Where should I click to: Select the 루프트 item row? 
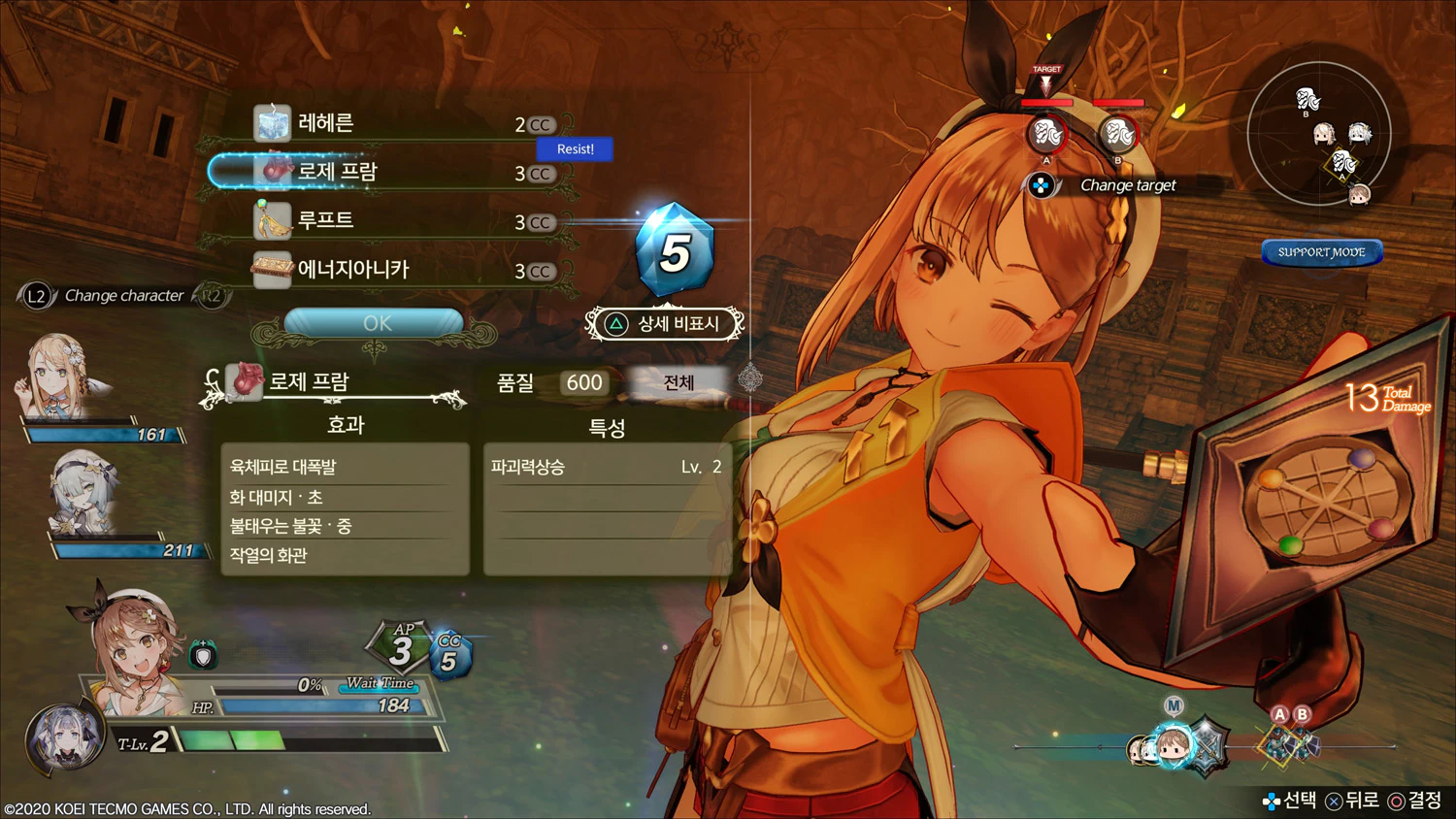click(388, 221)
